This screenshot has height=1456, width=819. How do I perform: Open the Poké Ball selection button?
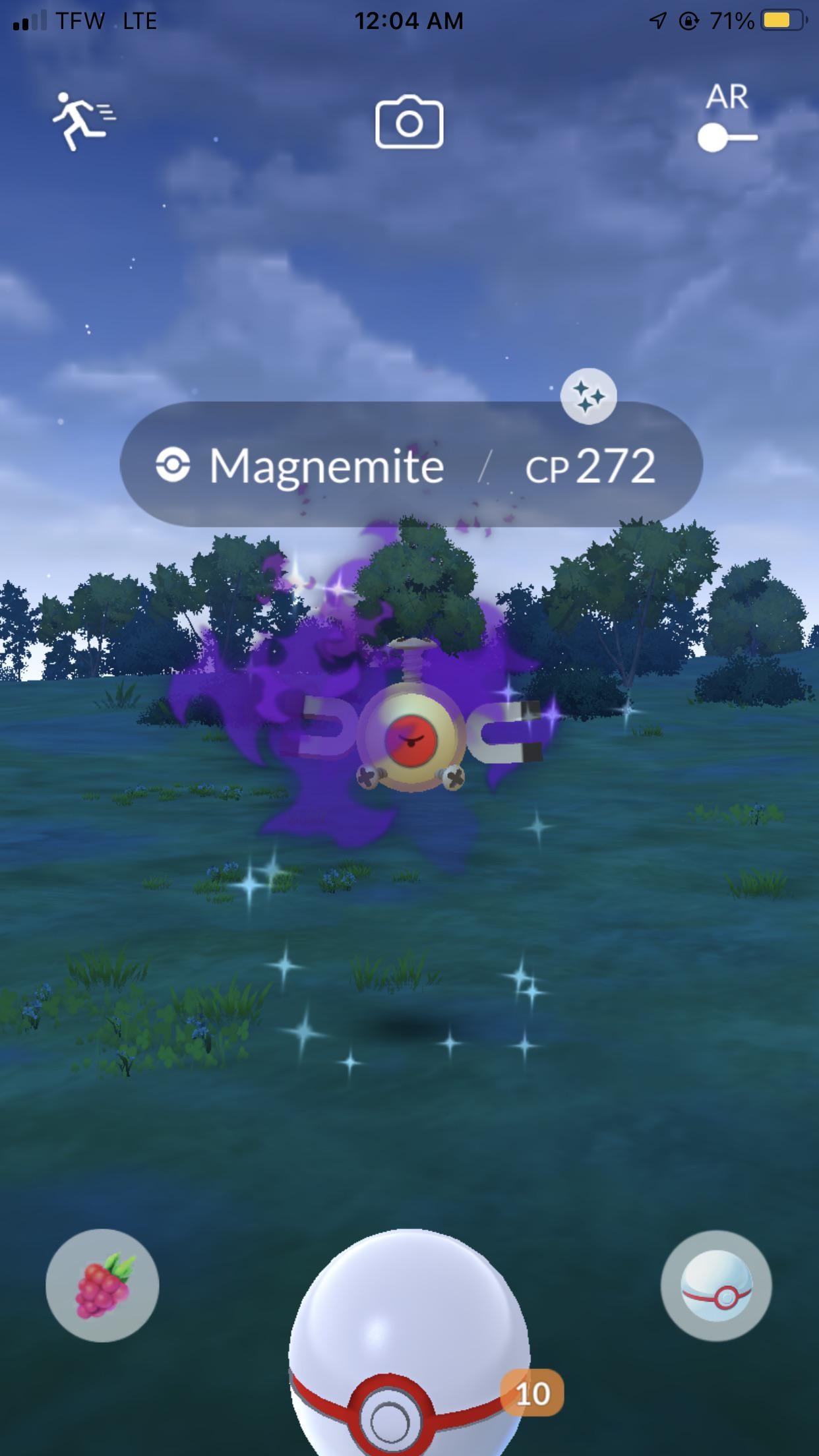click(716, 1285)
